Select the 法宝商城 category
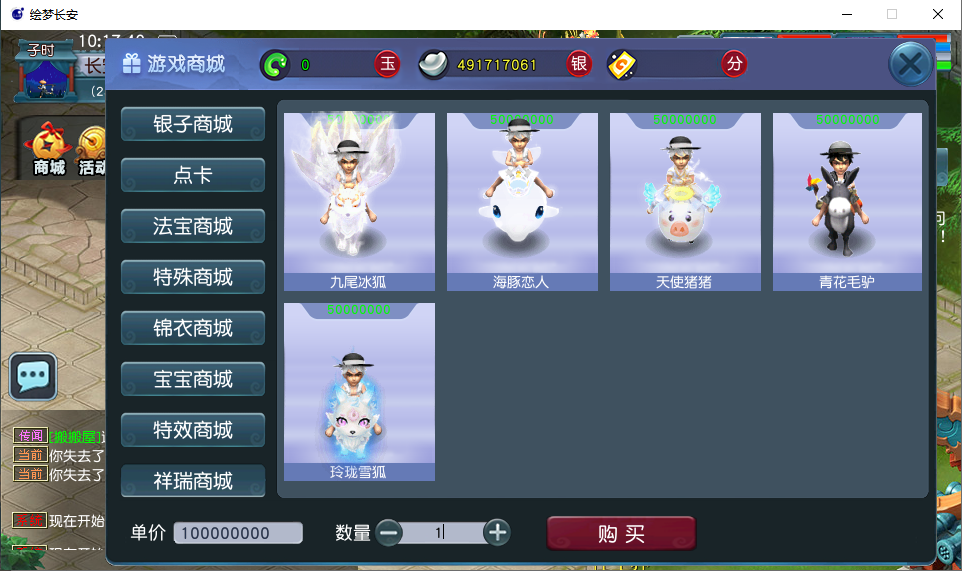 (193, 226)
